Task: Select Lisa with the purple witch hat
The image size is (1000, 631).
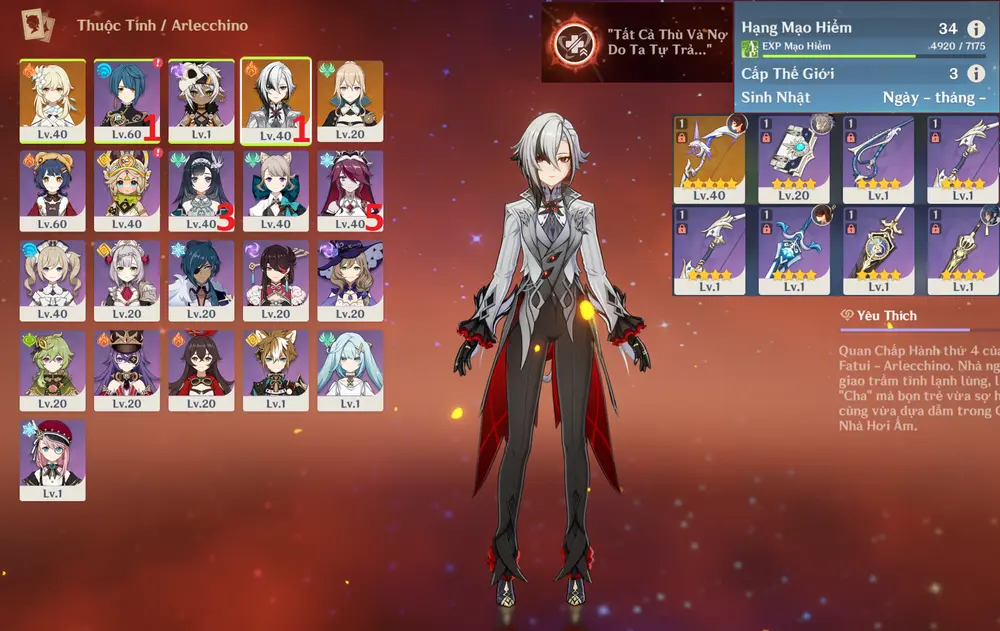Action: (350, 280)
